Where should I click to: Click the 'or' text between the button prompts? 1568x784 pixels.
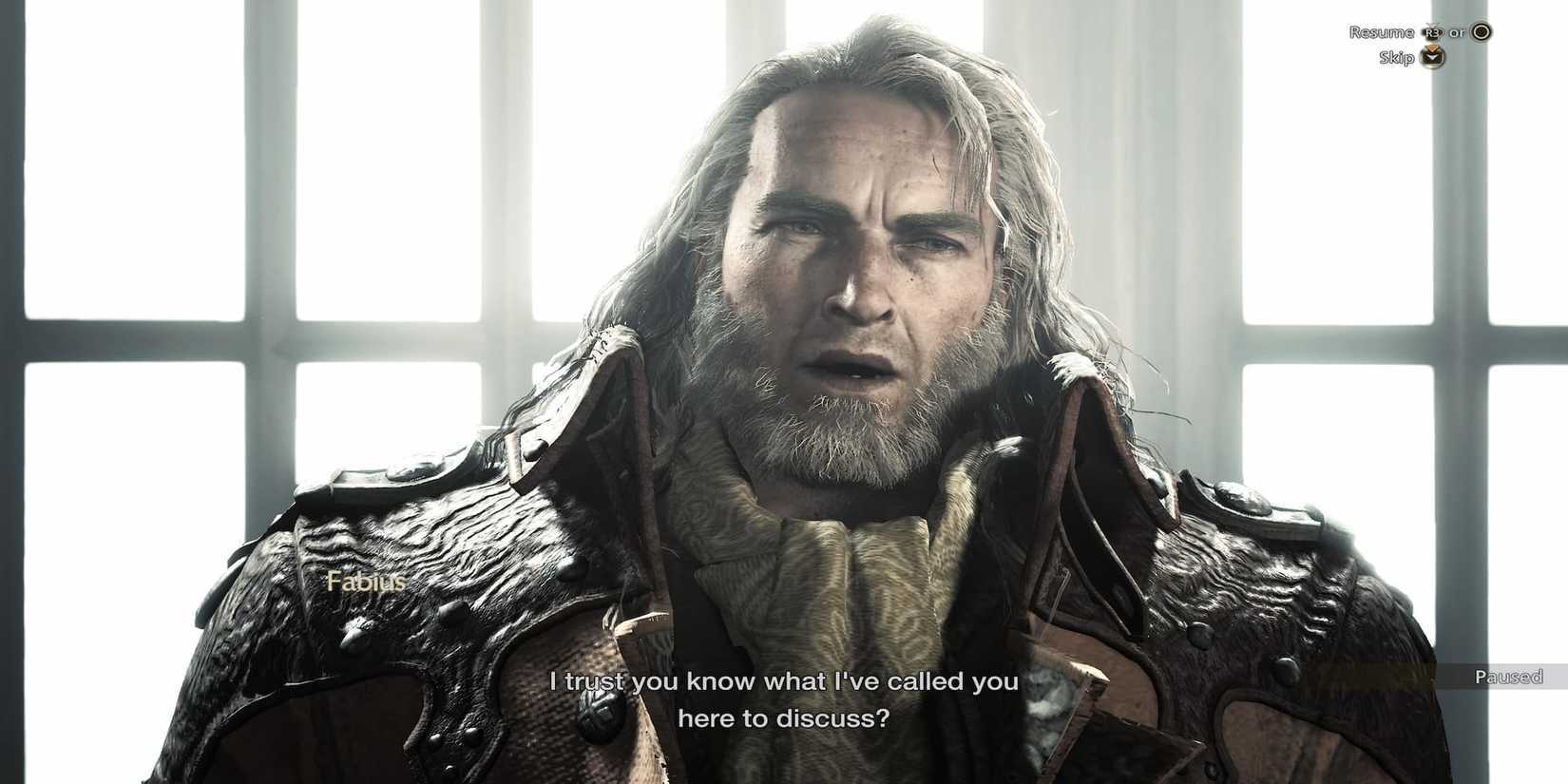[x=1456, y=32]
